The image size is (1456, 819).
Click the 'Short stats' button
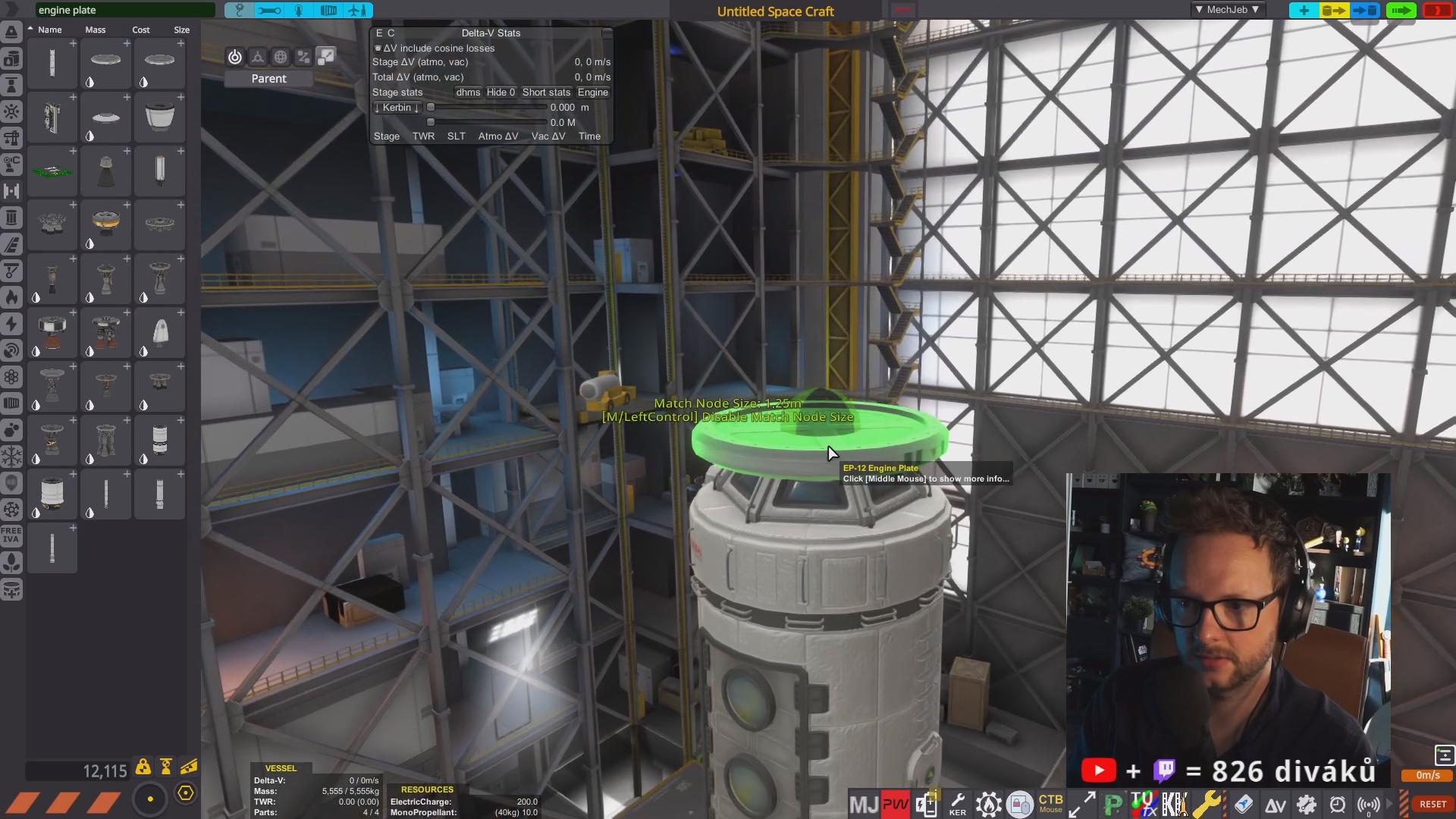click(x=546, y=93)
